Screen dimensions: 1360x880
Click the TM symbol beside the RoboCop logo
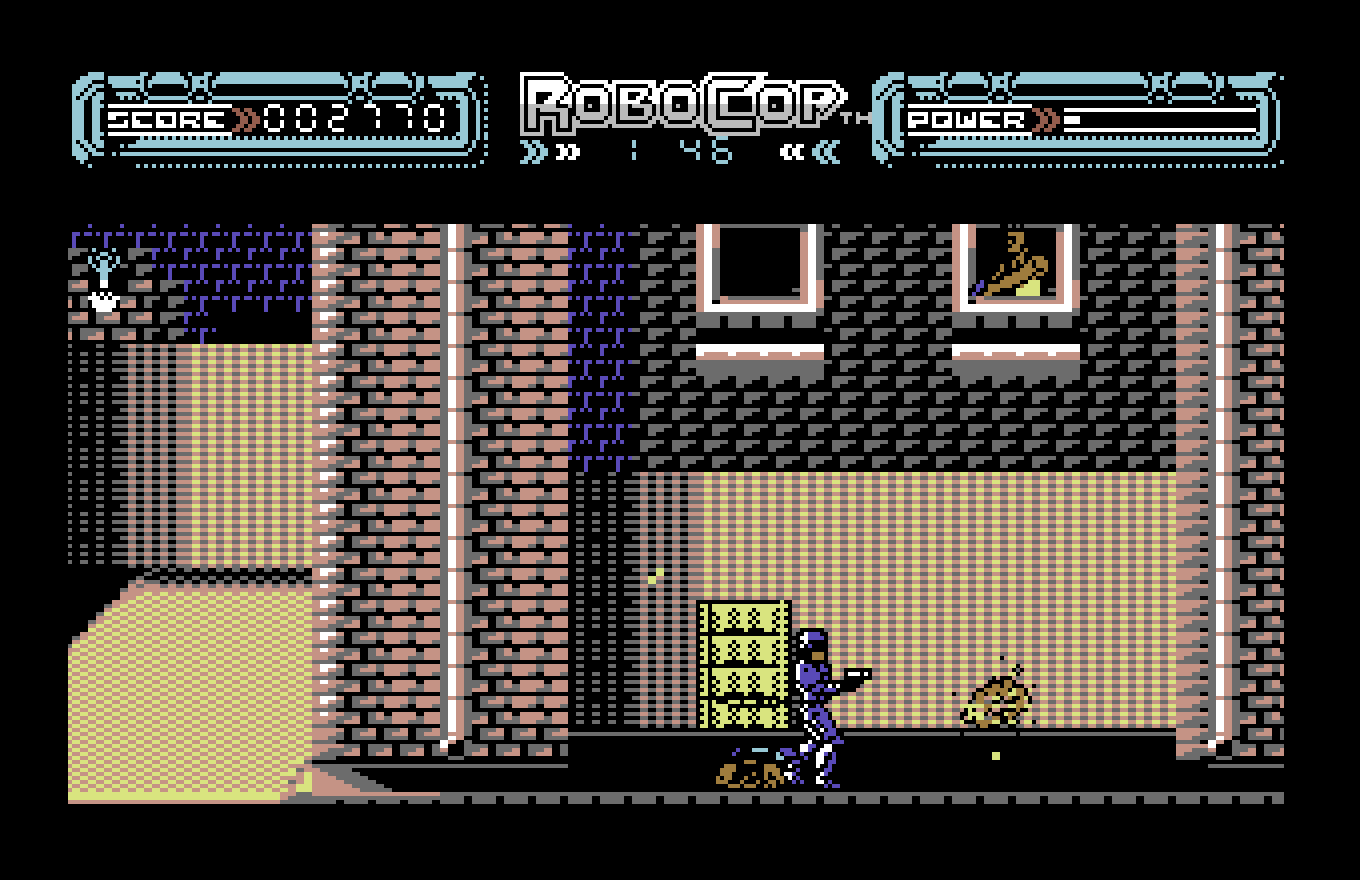[855, 118]
